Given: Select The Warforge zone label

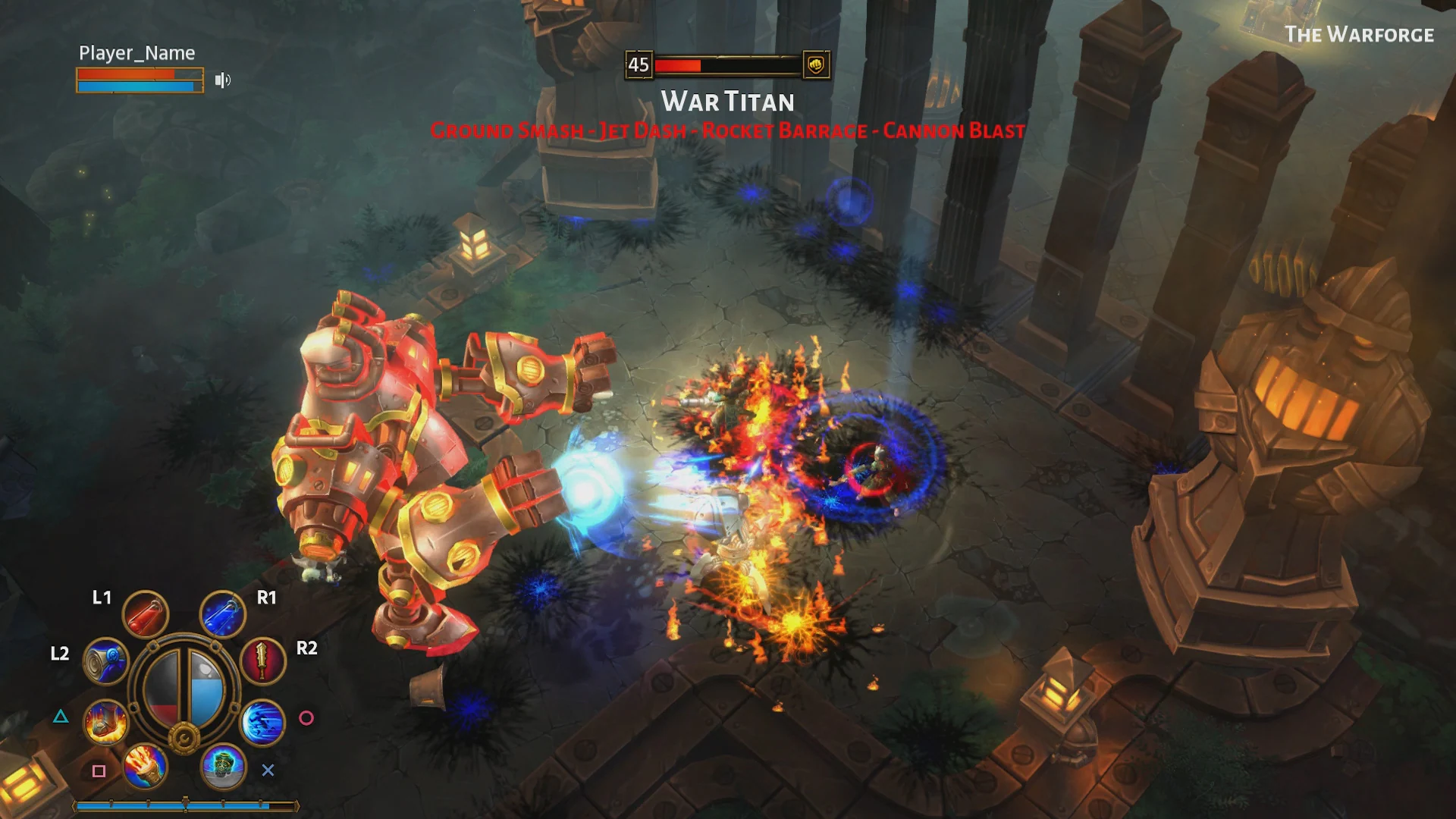Looking at the screenshot, I should click(1360, 33).
